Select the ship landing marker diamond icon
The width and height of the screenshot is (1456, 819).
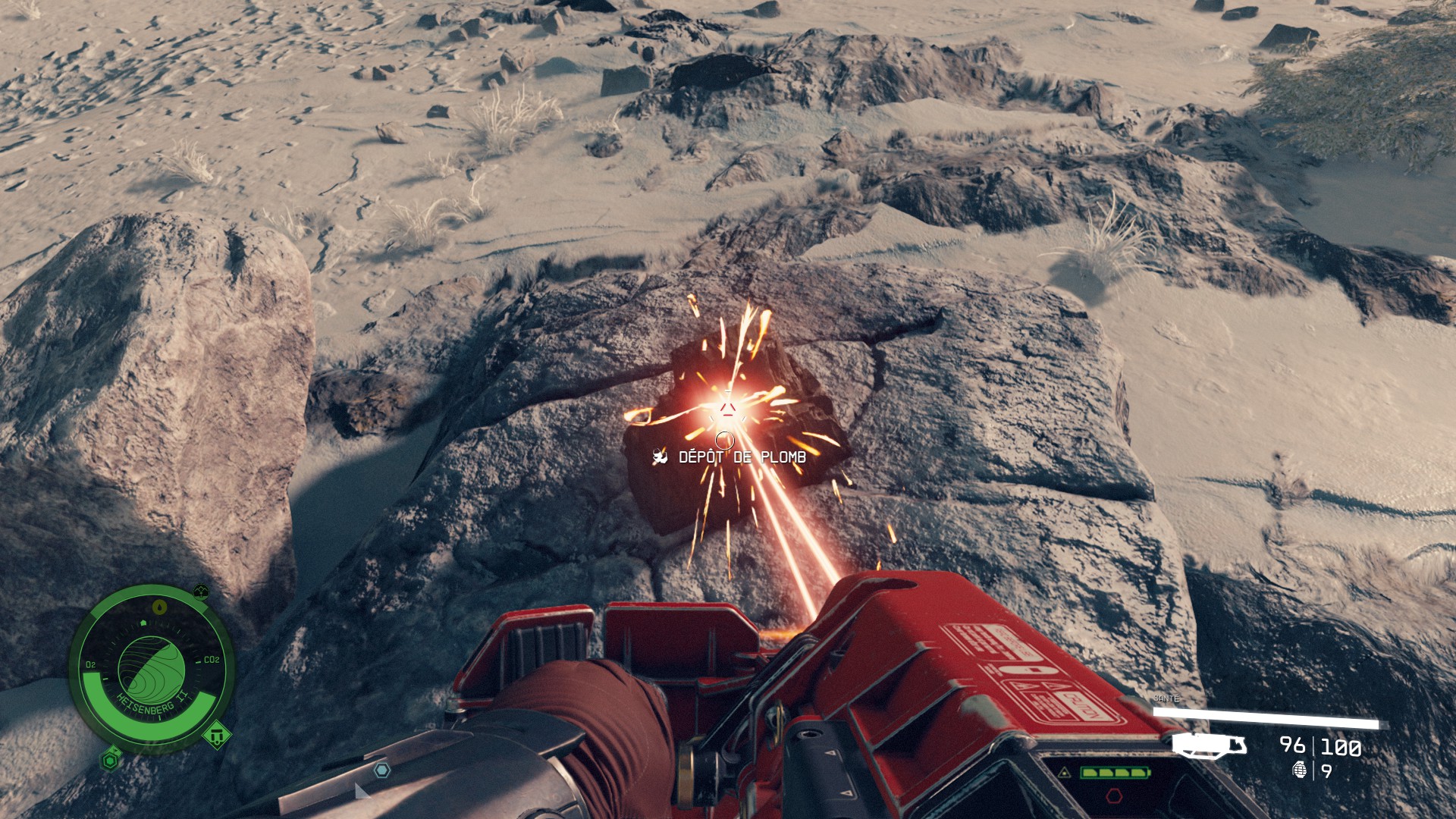216,734
